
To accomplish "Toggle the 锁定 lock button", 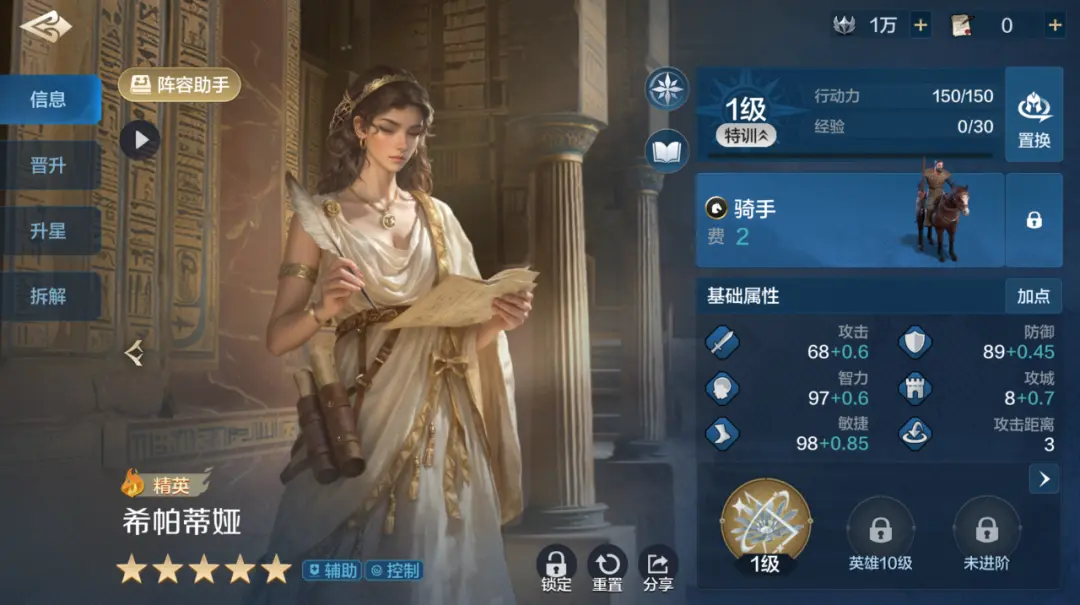I will [x=556, y=568].
